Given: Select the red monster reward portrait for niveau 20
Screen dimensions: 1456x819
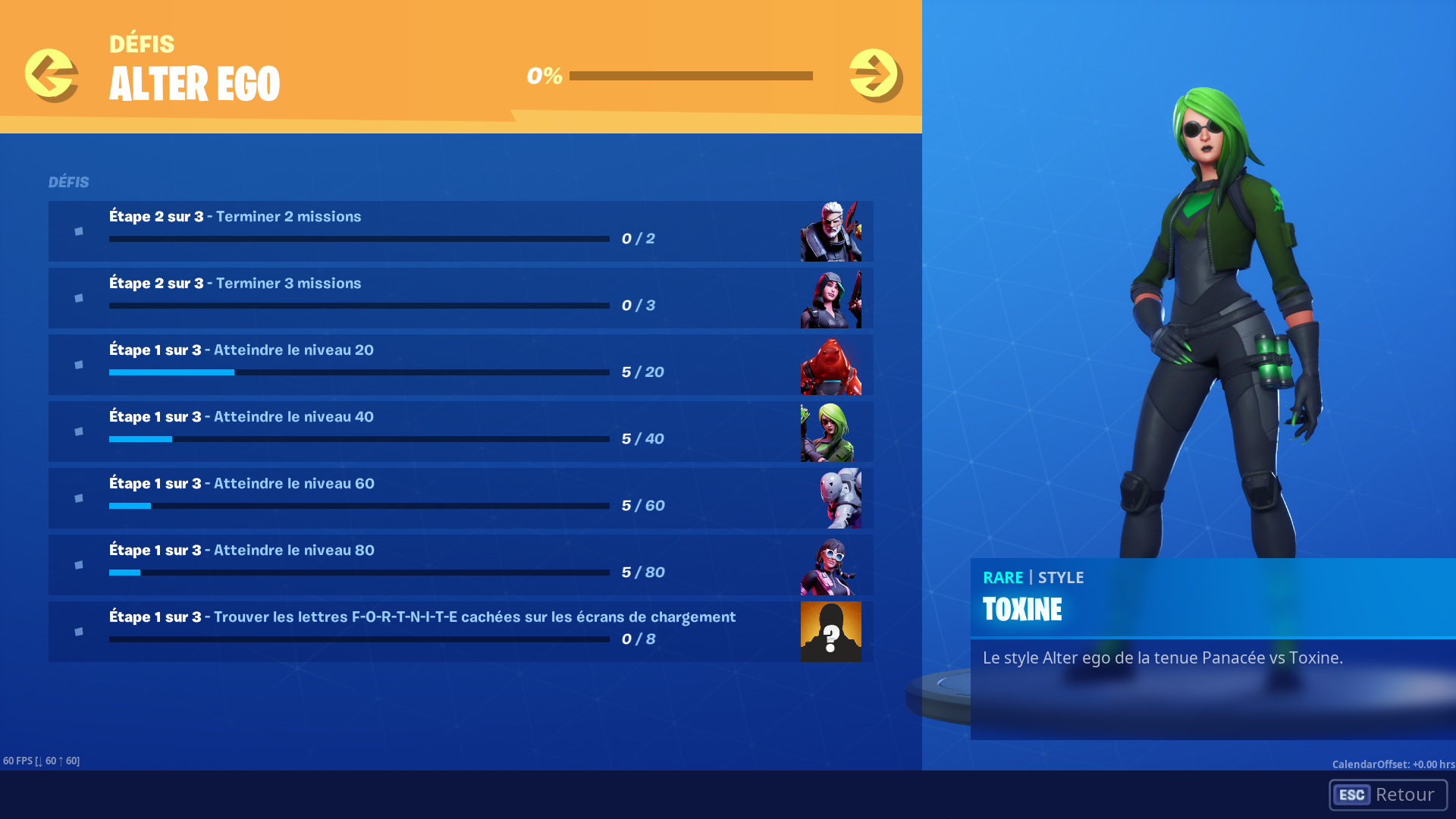Looking at the screenshot, I should point(830,365).
